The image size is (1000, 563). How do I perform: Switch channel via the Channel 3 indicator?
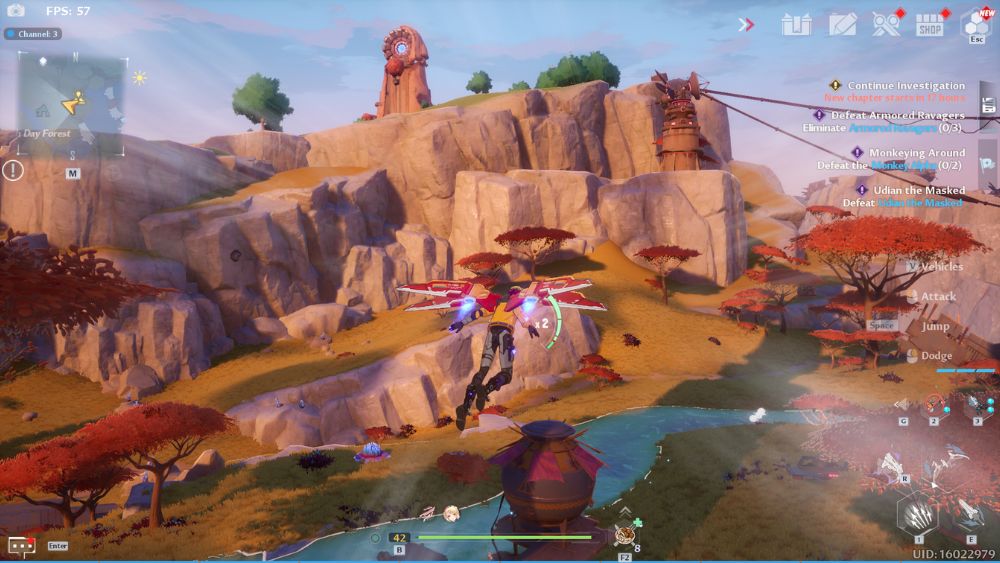33,34
